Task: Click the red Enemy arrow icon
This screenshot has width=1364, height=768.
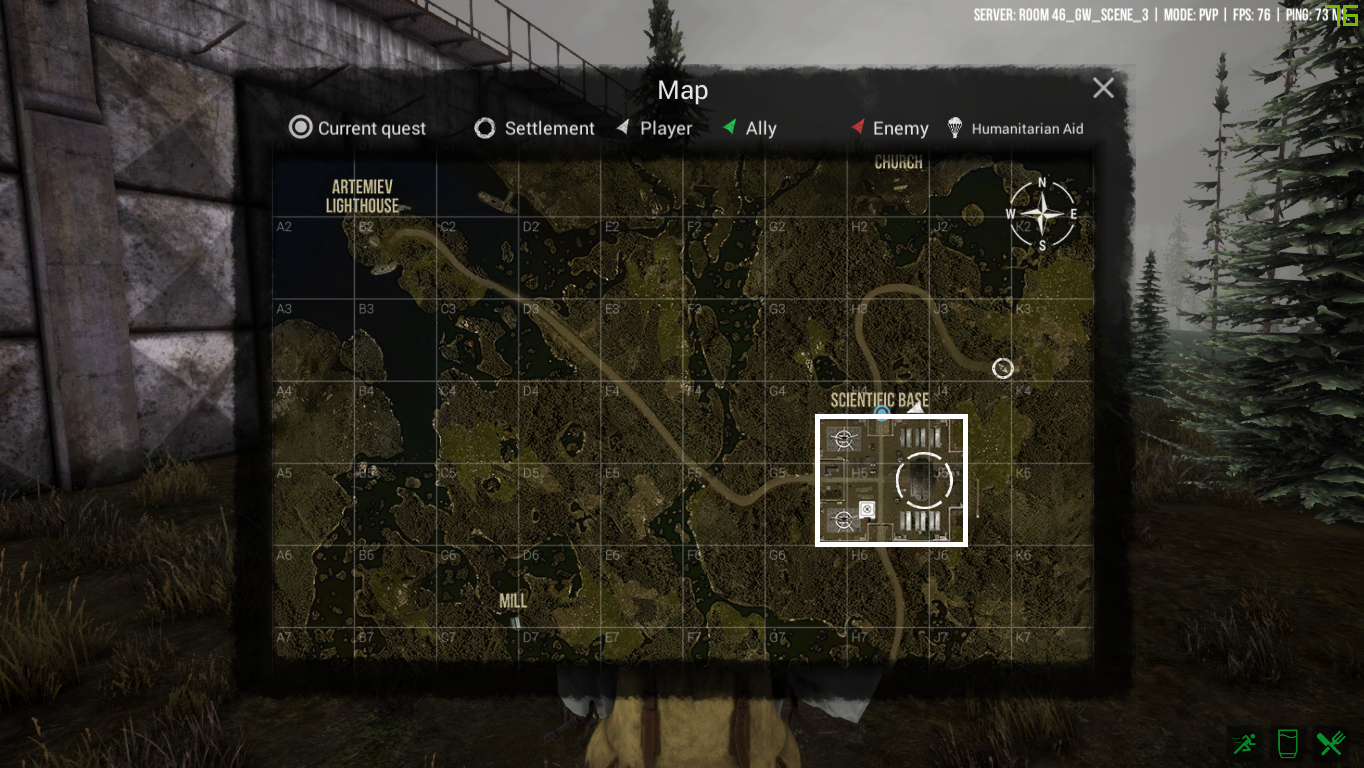Action: click(x=858, y=127)
